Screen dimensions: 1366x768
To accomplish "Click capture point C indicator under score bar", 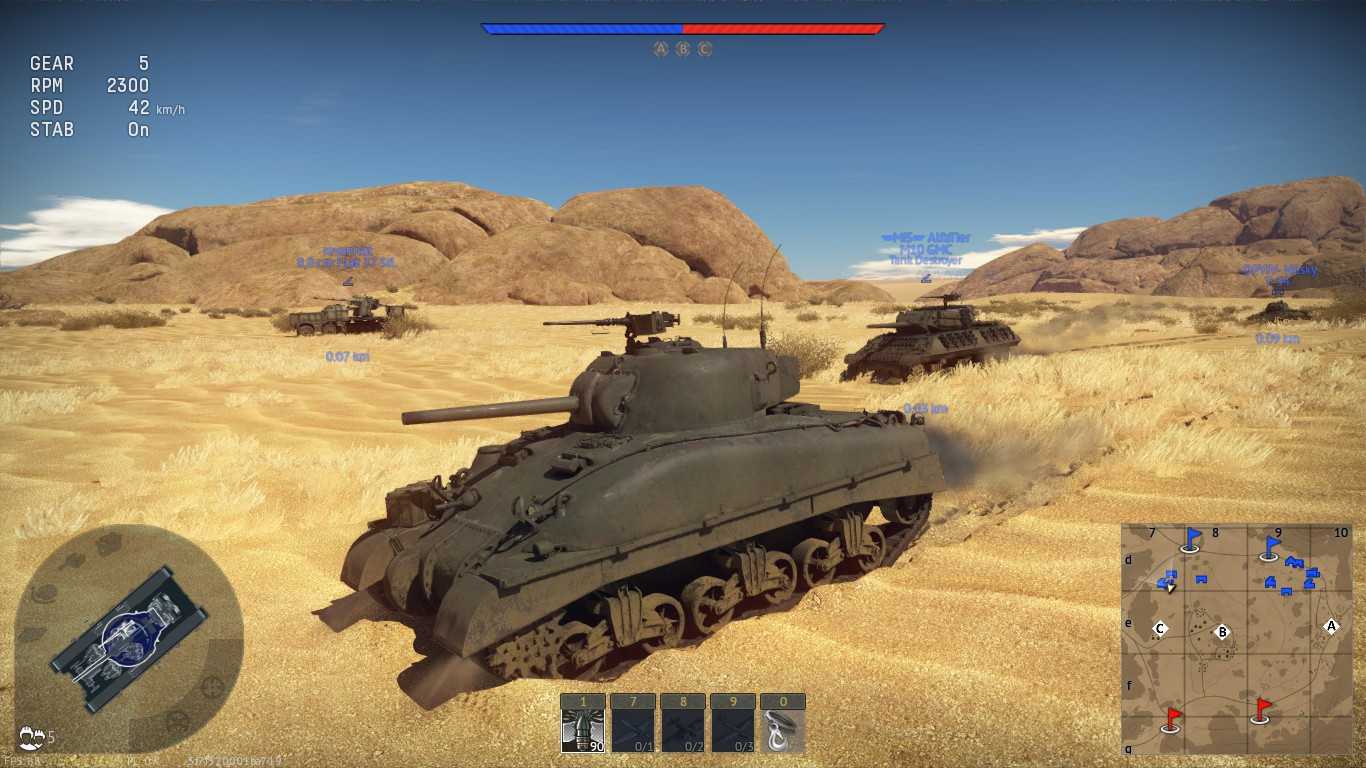I will click(x=705, y=49).
